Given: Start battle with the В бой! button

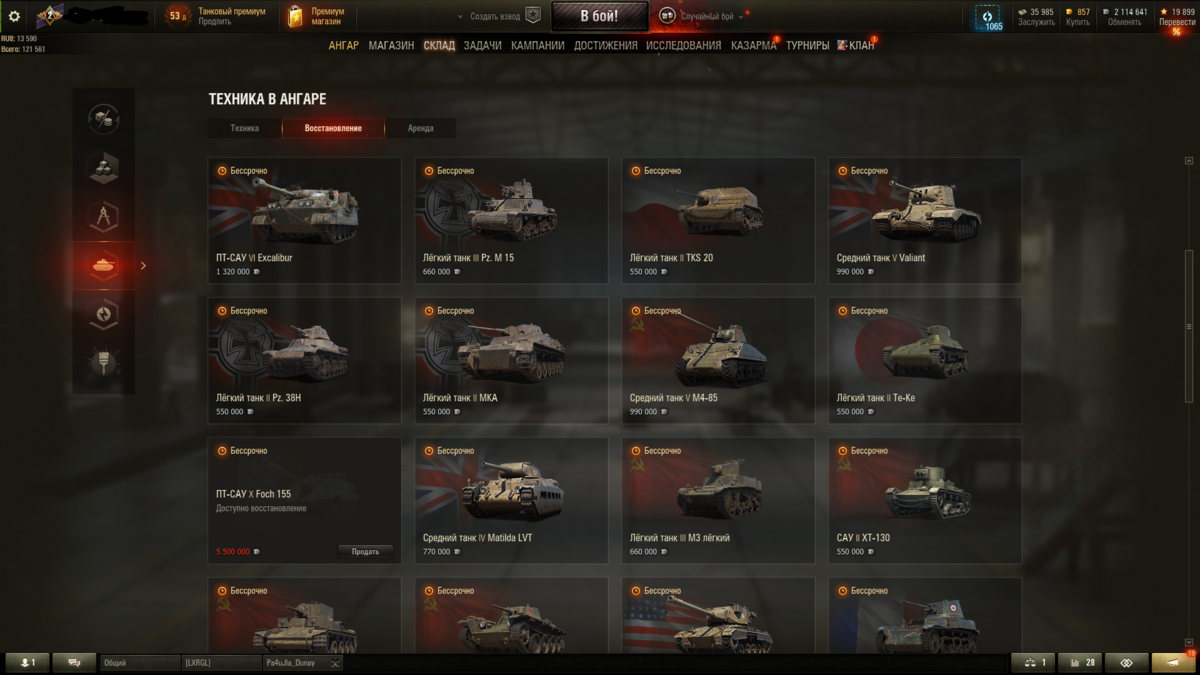Looking at the screenshot, I should 599,16.
